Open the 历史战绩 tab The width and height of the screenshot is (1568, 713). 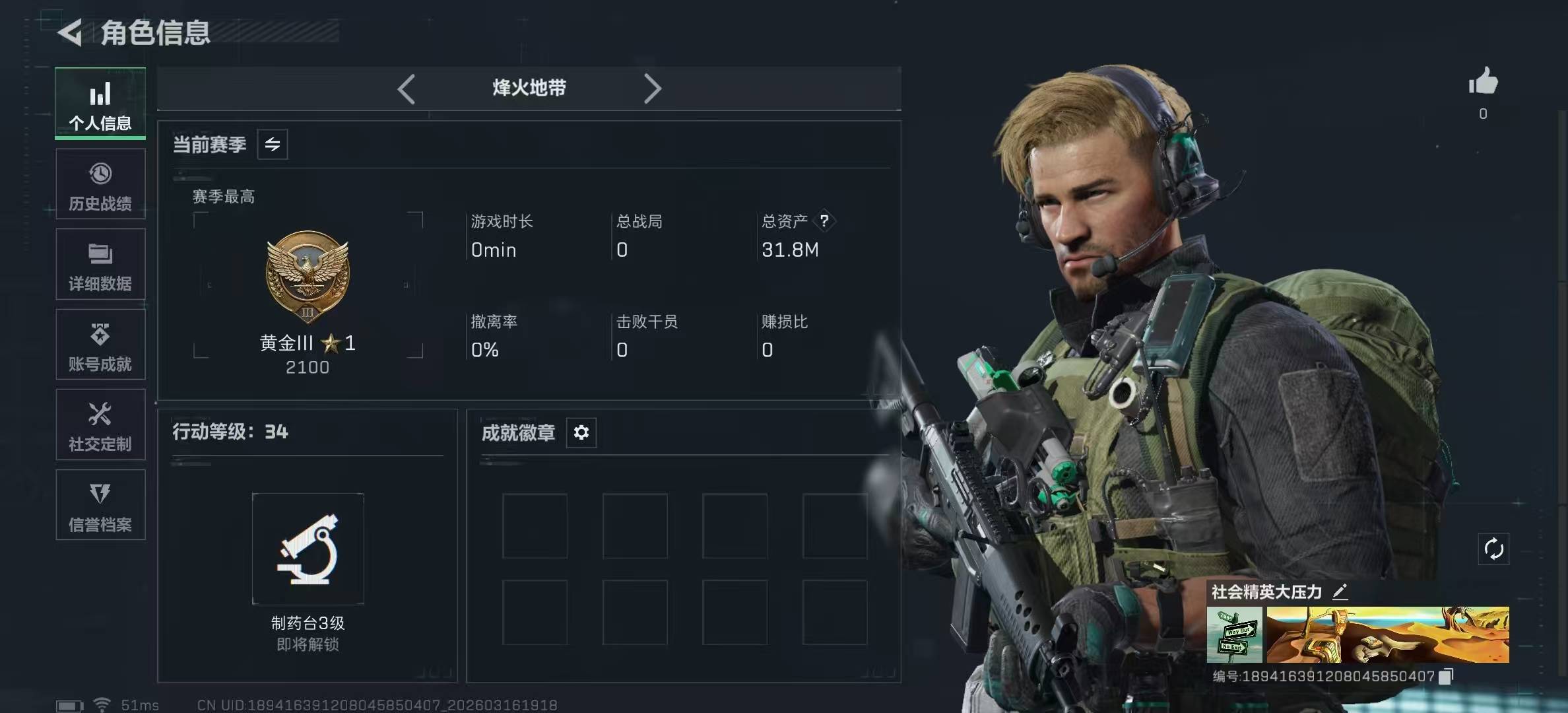(100, 184)
